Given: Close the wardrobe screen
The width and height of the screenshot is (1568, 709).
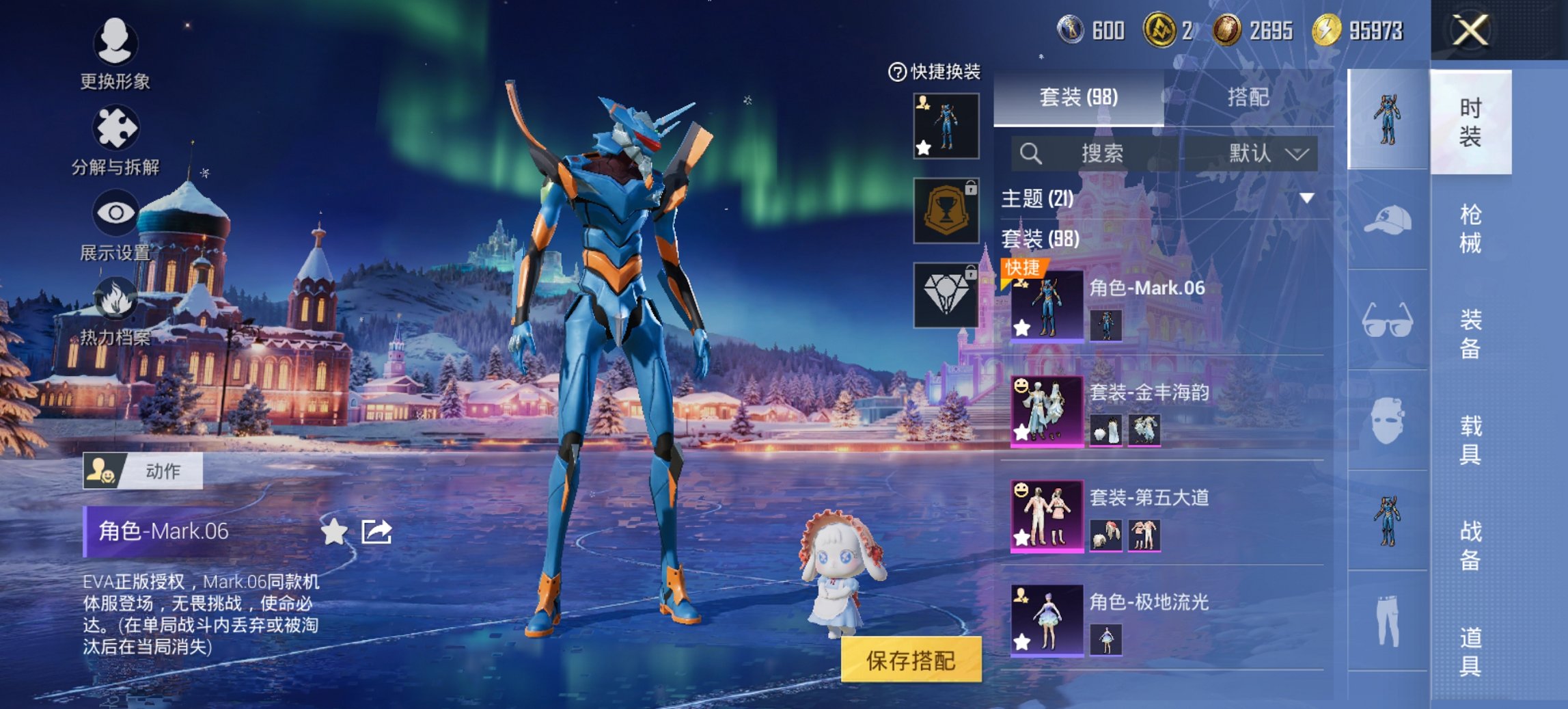Looking at the screenshot, I should 1470,31.
